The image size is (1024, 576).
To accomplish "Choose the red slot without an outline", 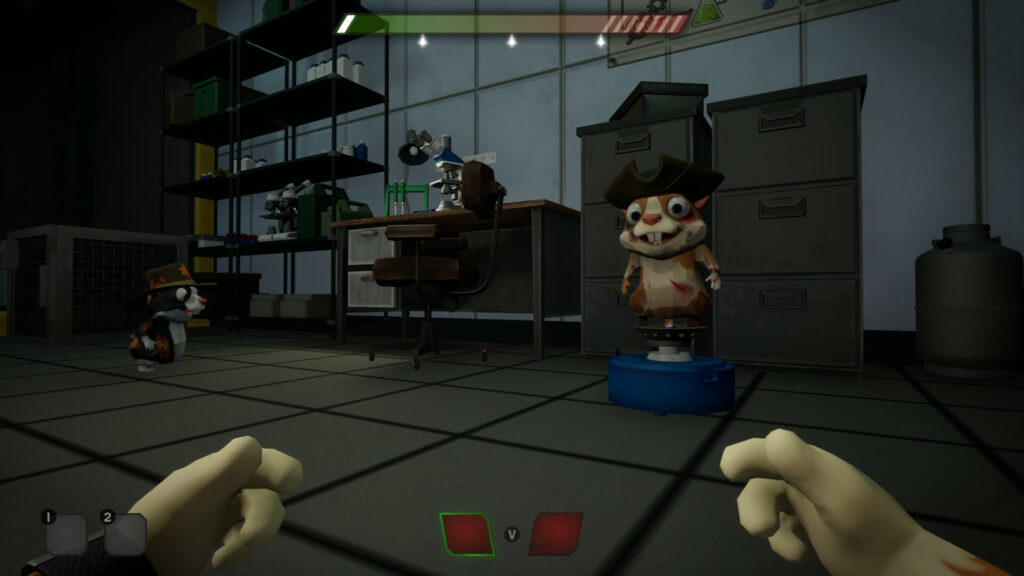I will point(555,534).
